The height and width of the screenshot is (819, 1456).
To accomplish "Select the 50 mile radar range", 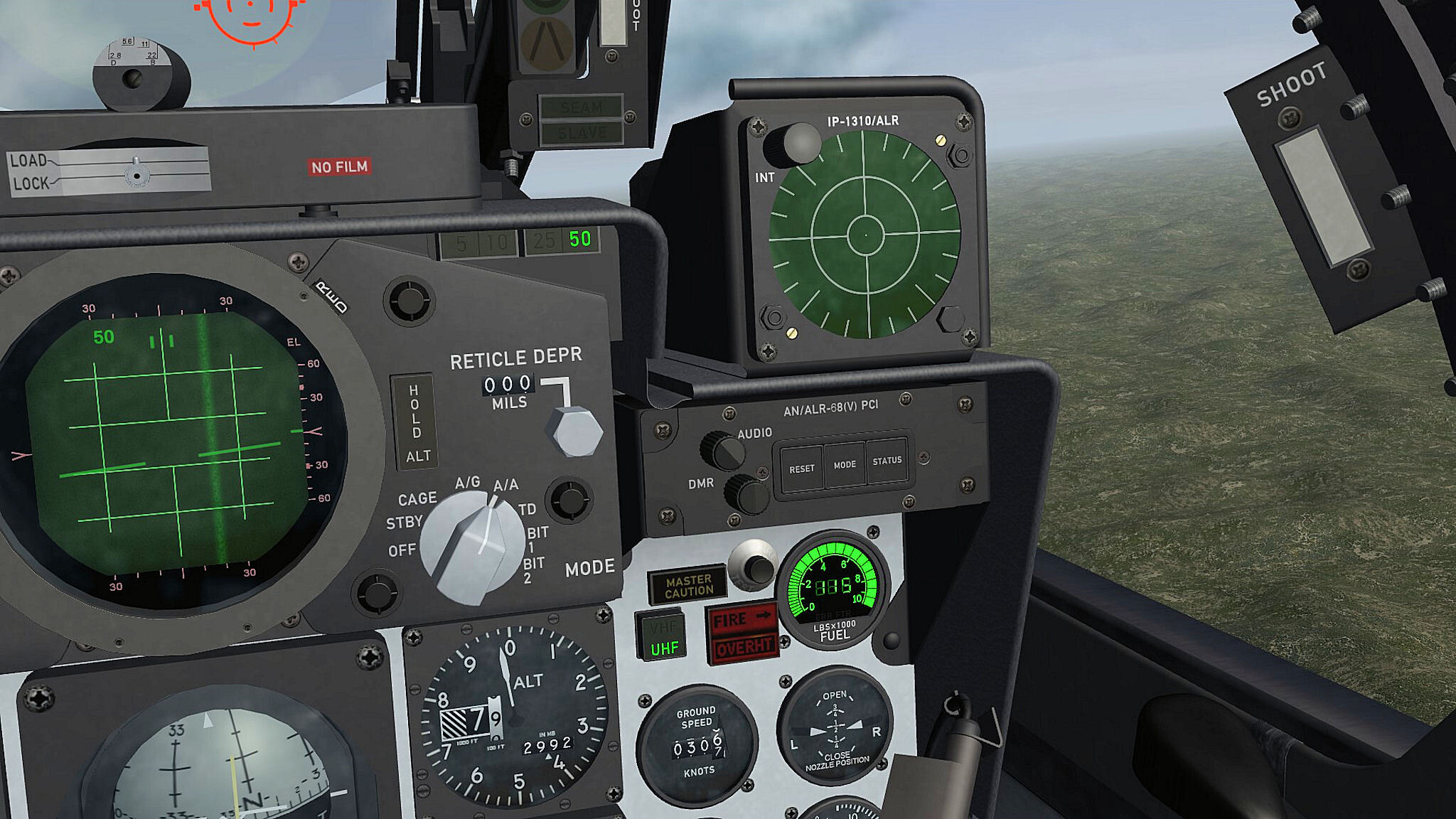I will tap(580, 240).
